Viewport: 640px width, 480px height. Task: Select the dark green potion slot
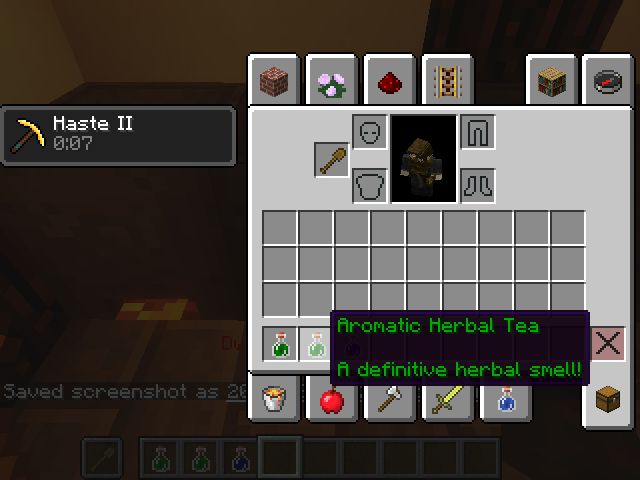point(280,346)
